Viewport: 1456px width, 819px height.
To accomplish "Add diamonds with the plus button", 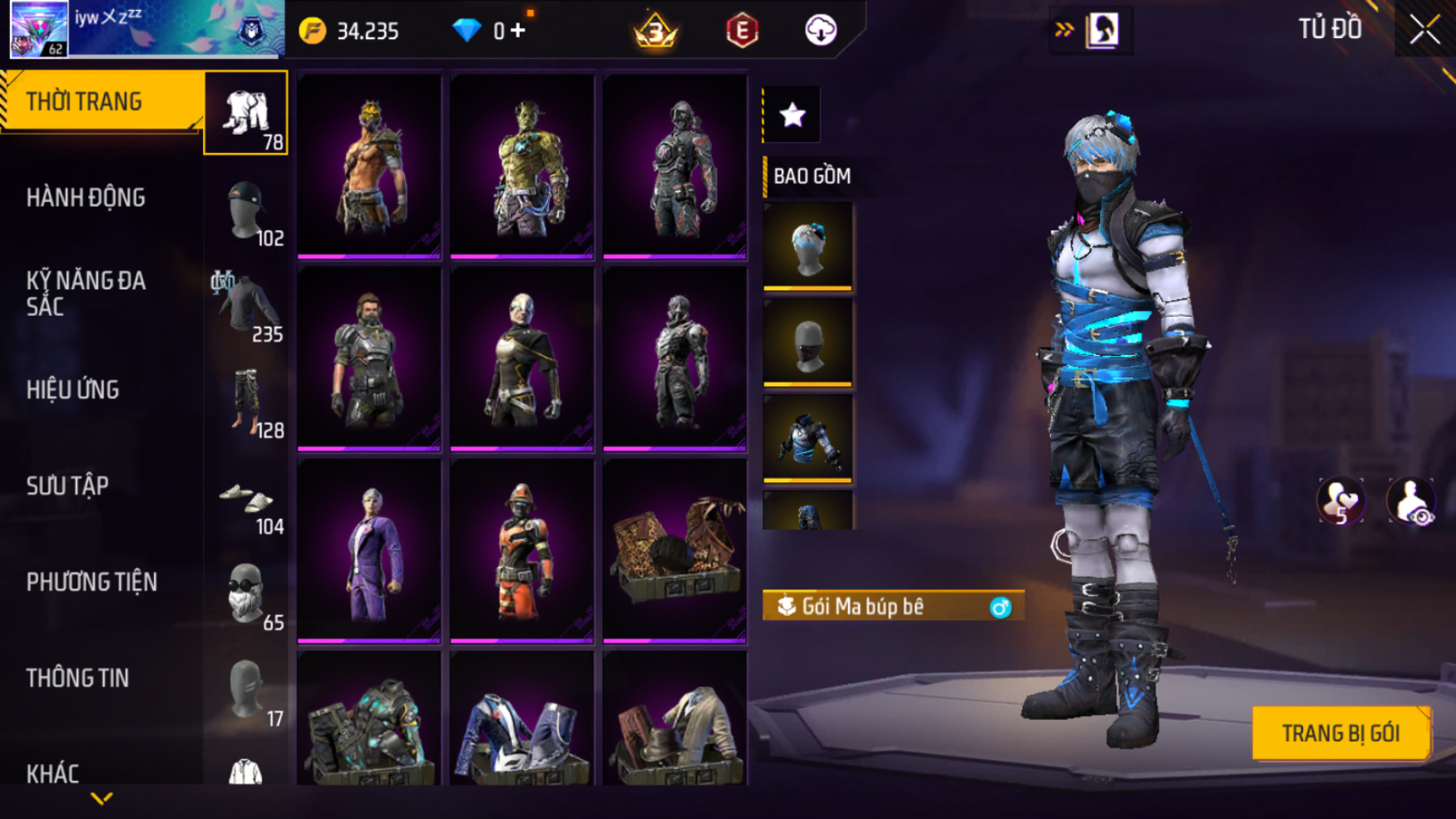I will click(x=518, y=31).
